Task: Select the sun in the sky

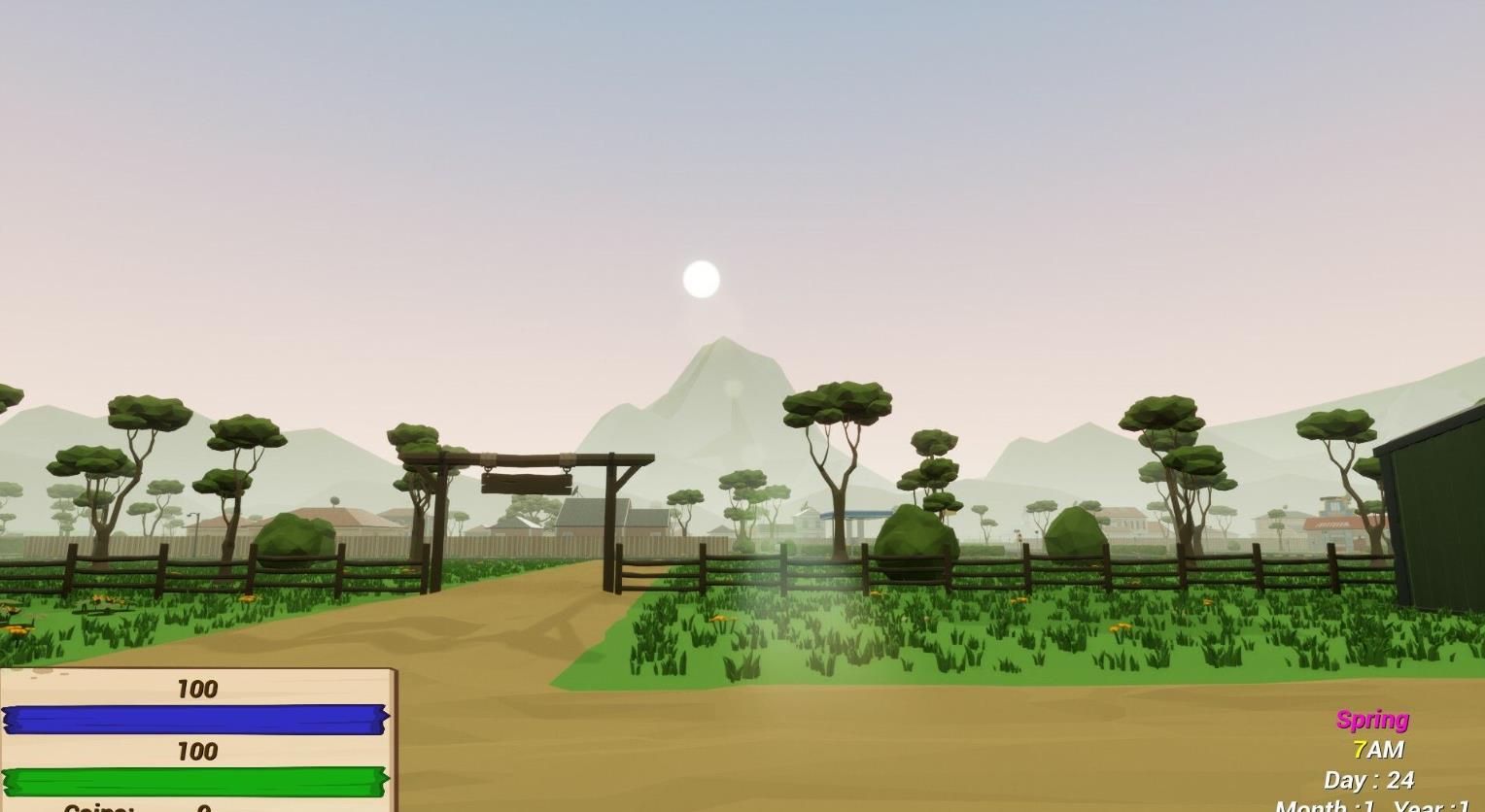Action: 702,280
